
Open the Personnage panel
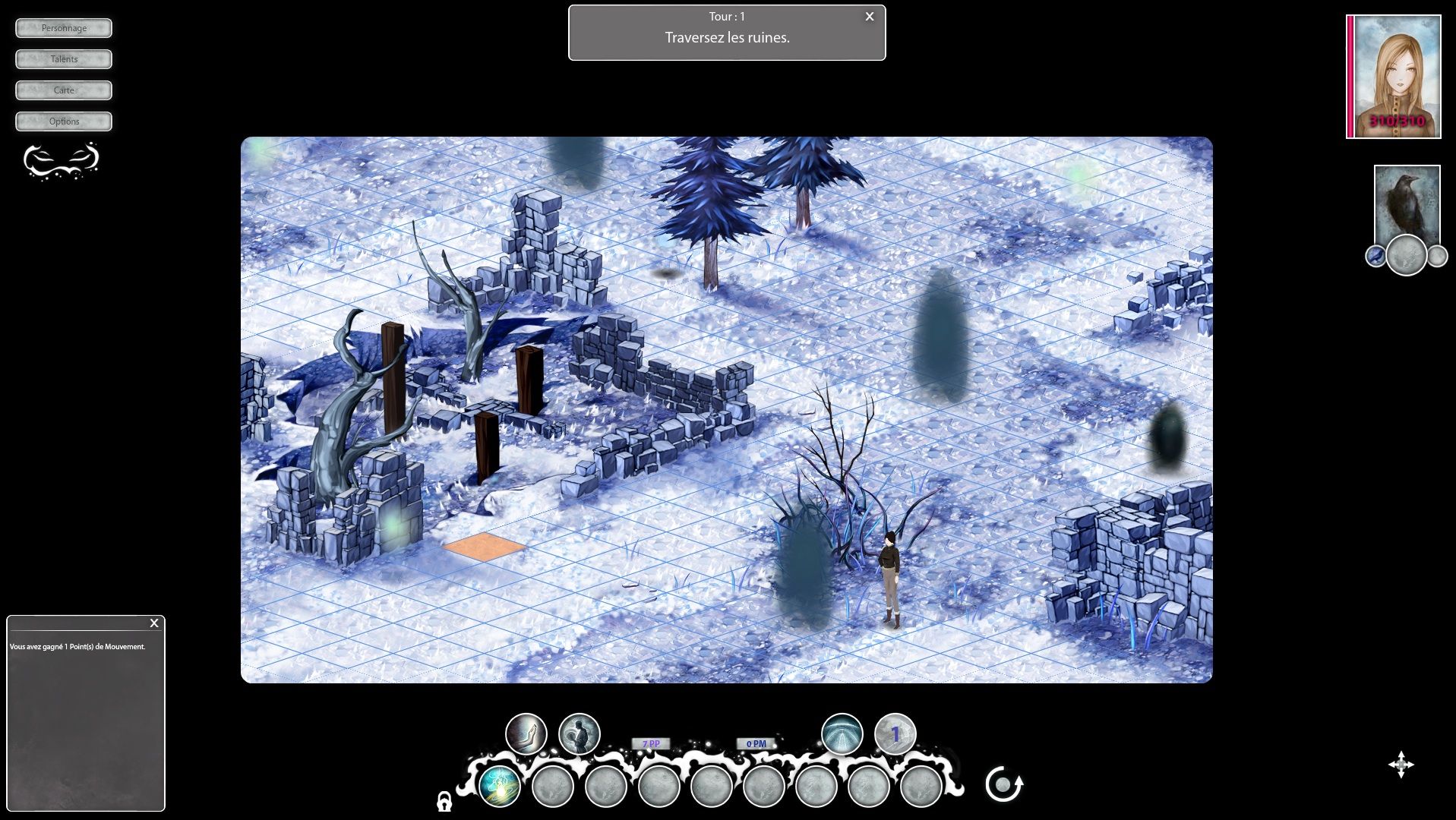pos(63,27)
